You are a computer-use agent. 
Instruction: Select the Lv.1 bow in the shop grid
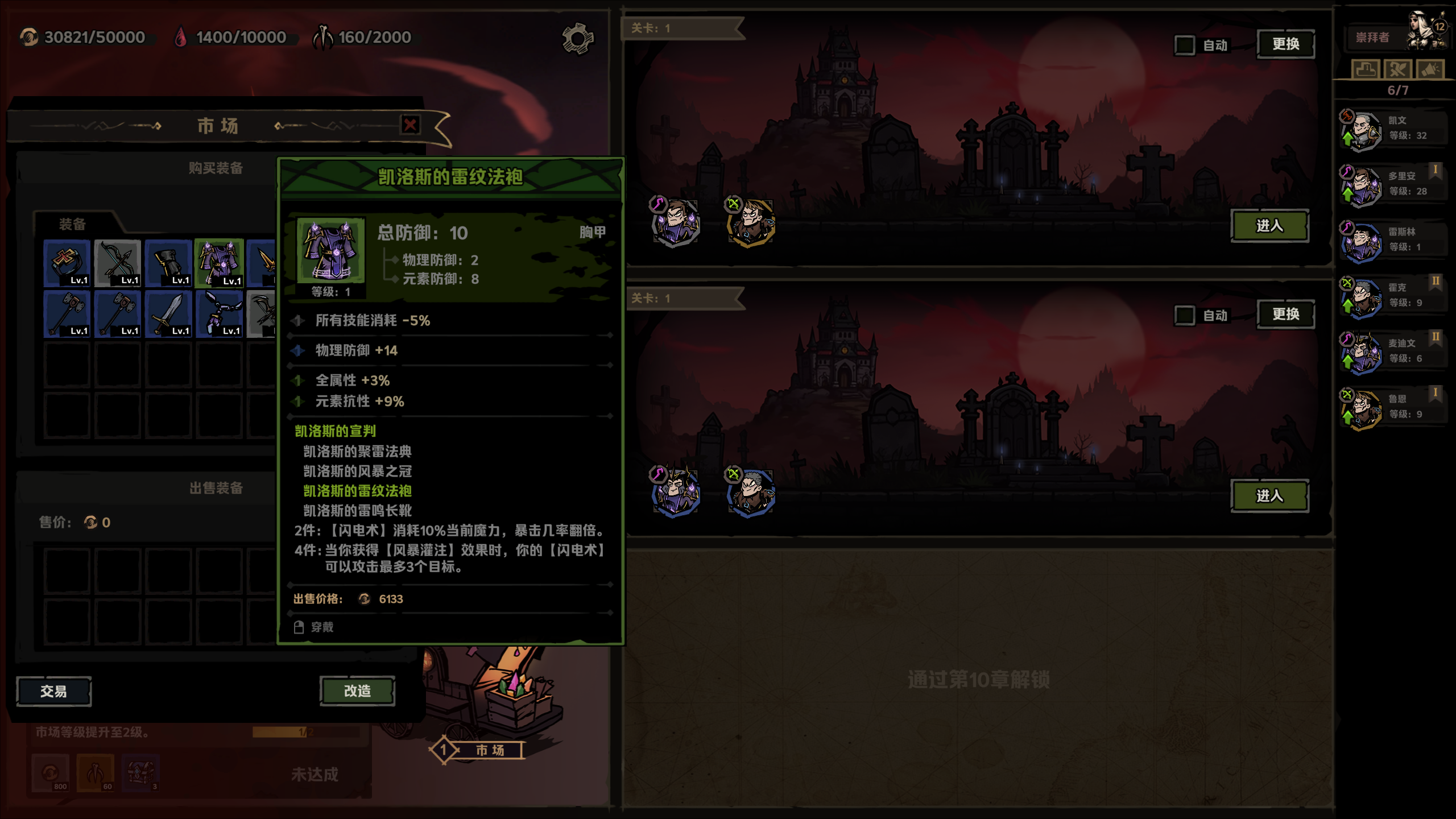117,262
